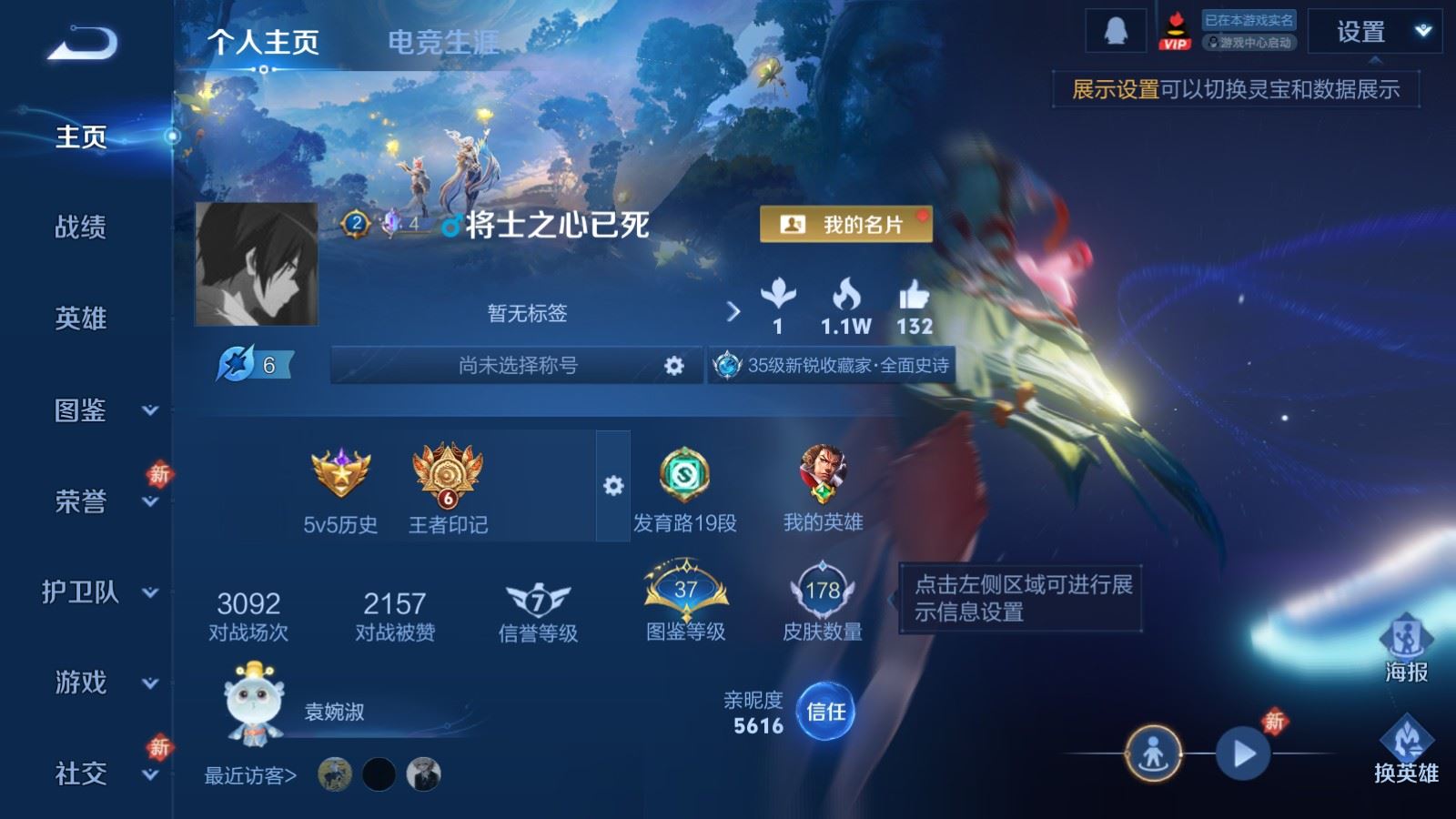Open the 袁婉淑 pet companion icon
This screenshot has width=1456, height=819.
[252, 705]
